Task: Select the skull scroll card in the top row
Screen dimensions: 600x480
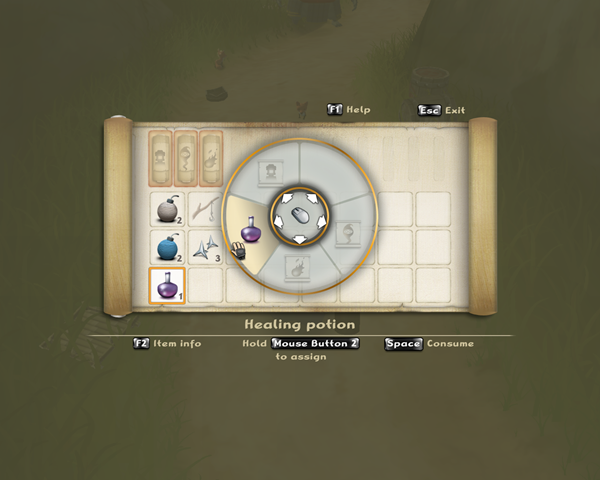Action: [160, 156]
